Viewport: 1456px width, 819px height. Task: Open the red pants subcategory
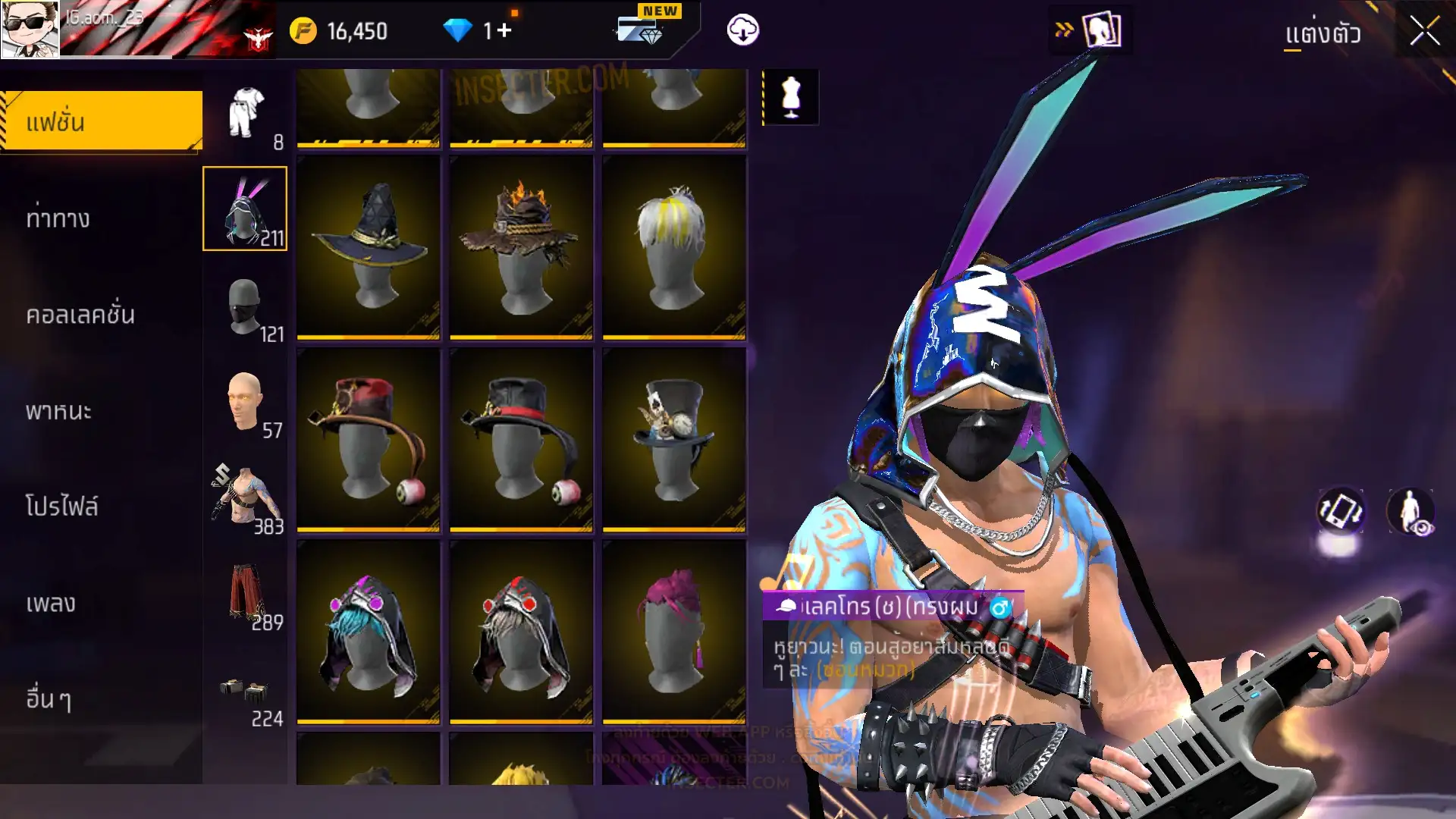click(246, 595)
